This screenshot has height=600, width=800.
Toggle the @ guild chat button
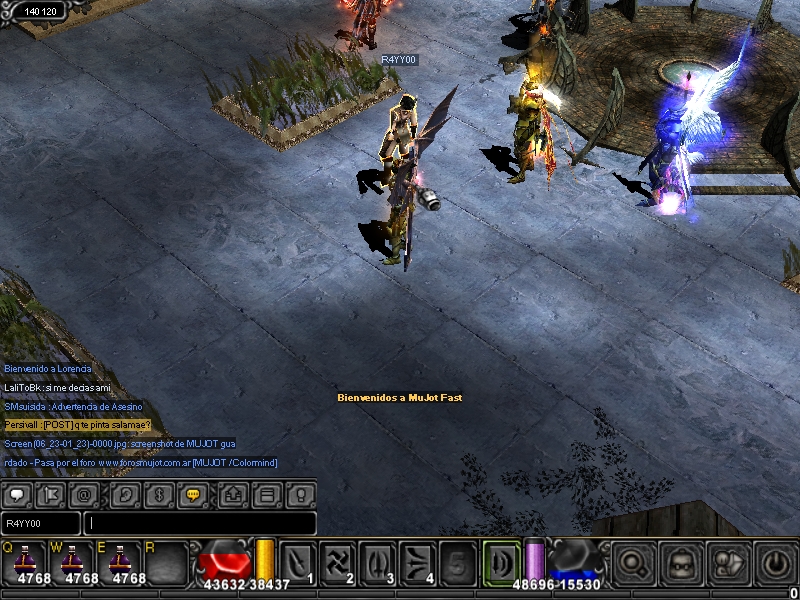[86, 494]
